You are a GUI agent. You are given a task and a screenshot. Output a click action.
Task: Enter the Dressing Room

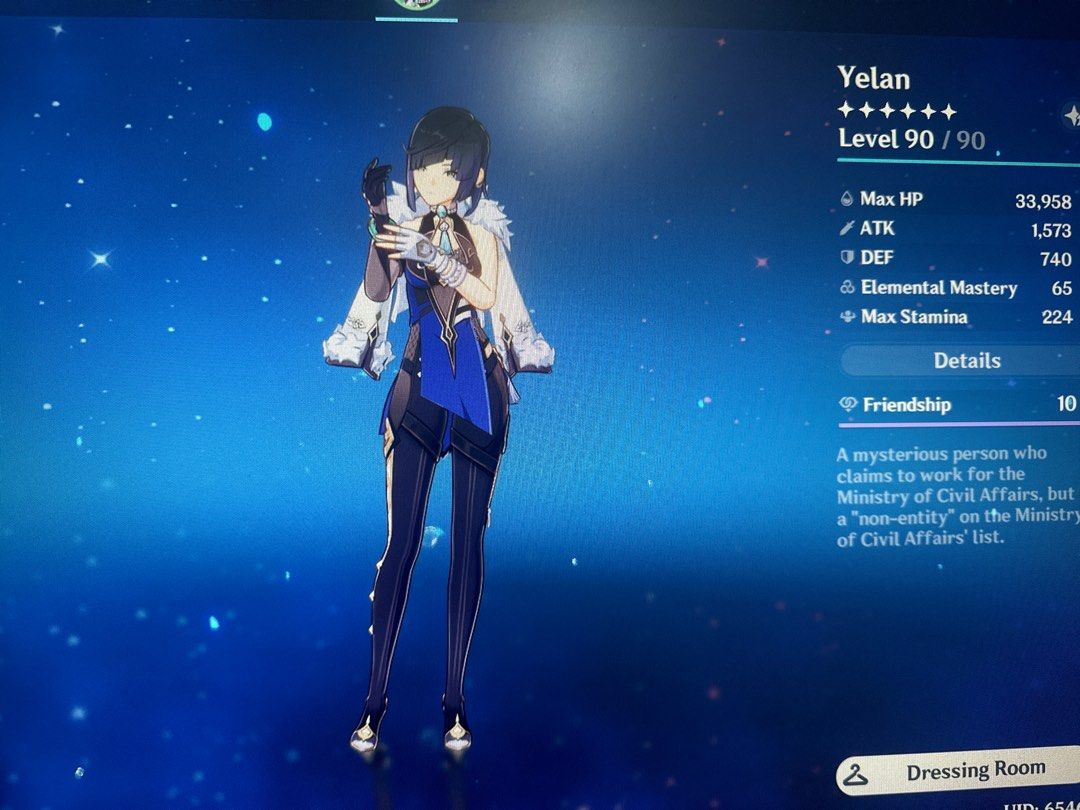960,773
